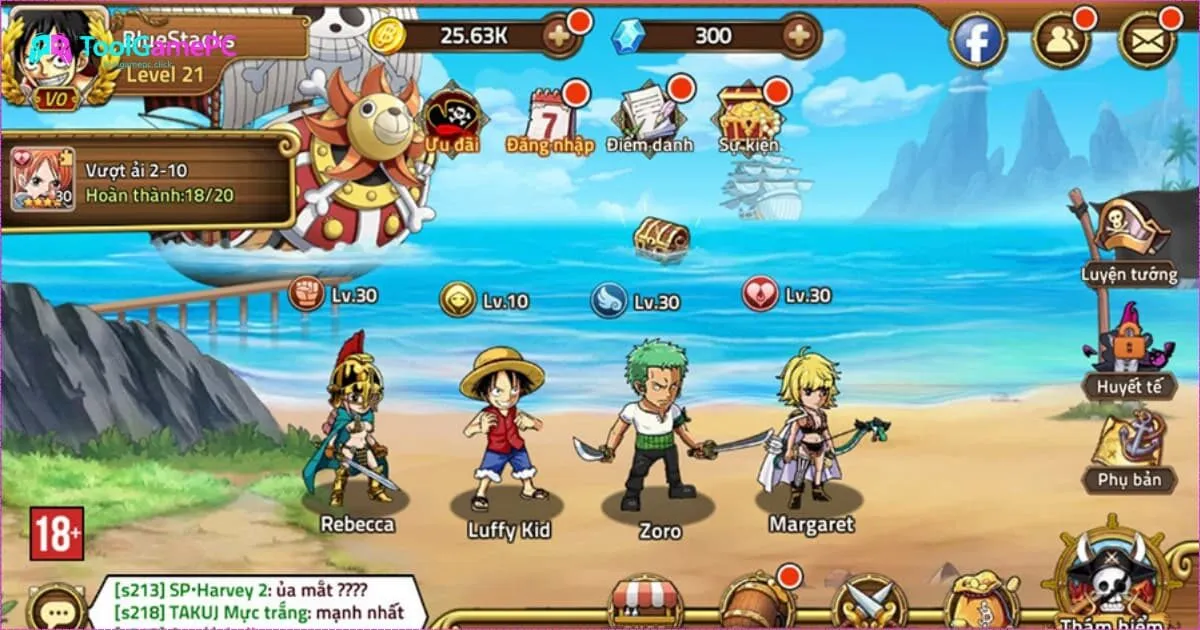
Task: Open the Phụ bản dungeon map
Action: point(1129,450)
